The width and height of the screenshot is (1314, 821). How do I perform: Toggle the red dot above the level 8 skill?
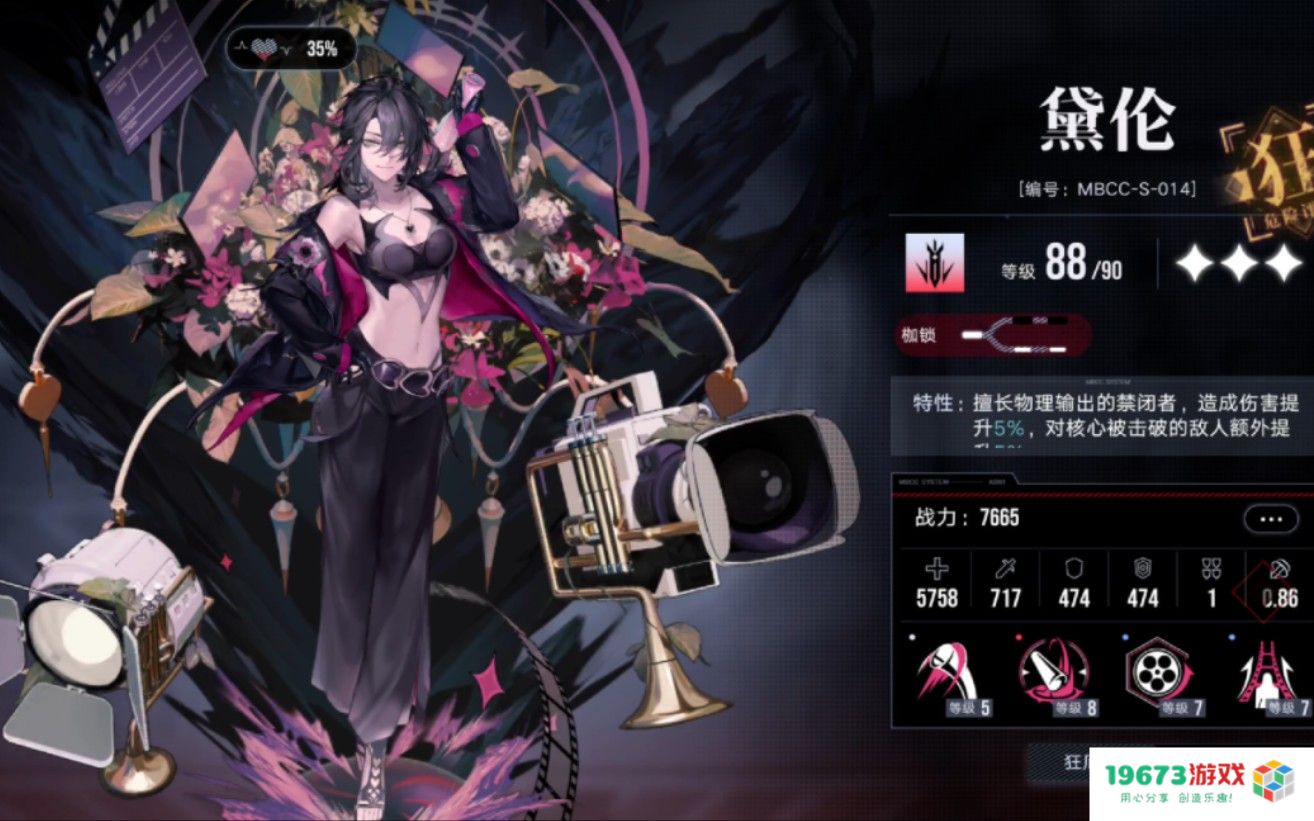(x=1018, y=635)
